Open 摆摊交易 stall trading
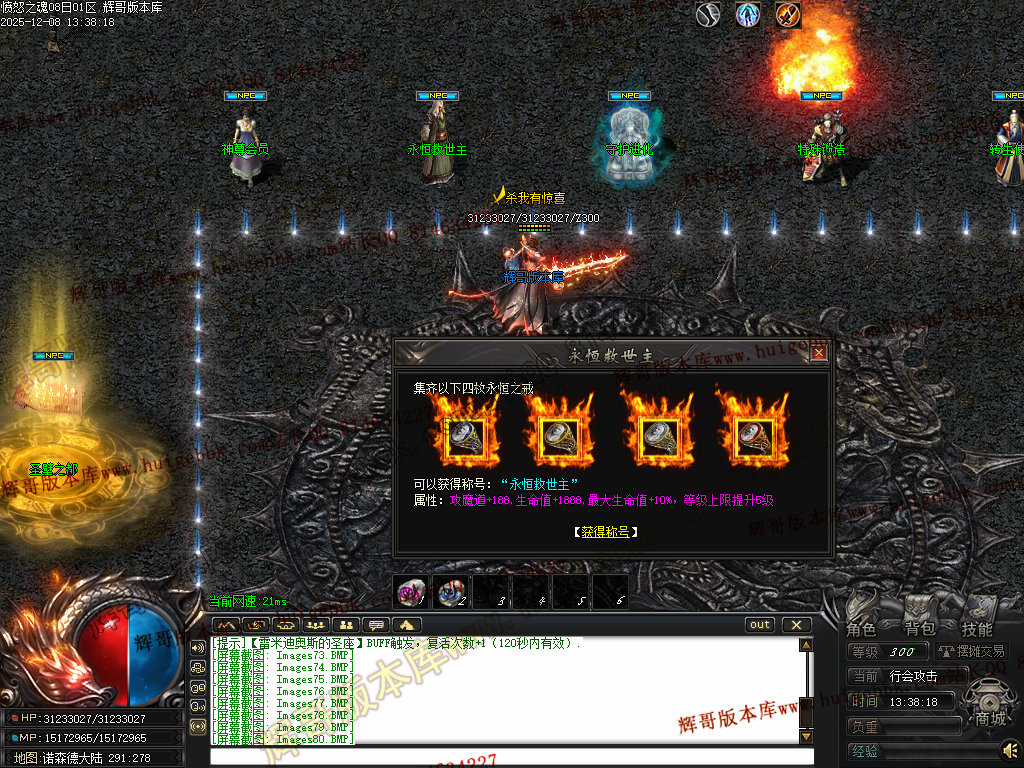Screen dimensions: 1024x768 coord(972,651)
